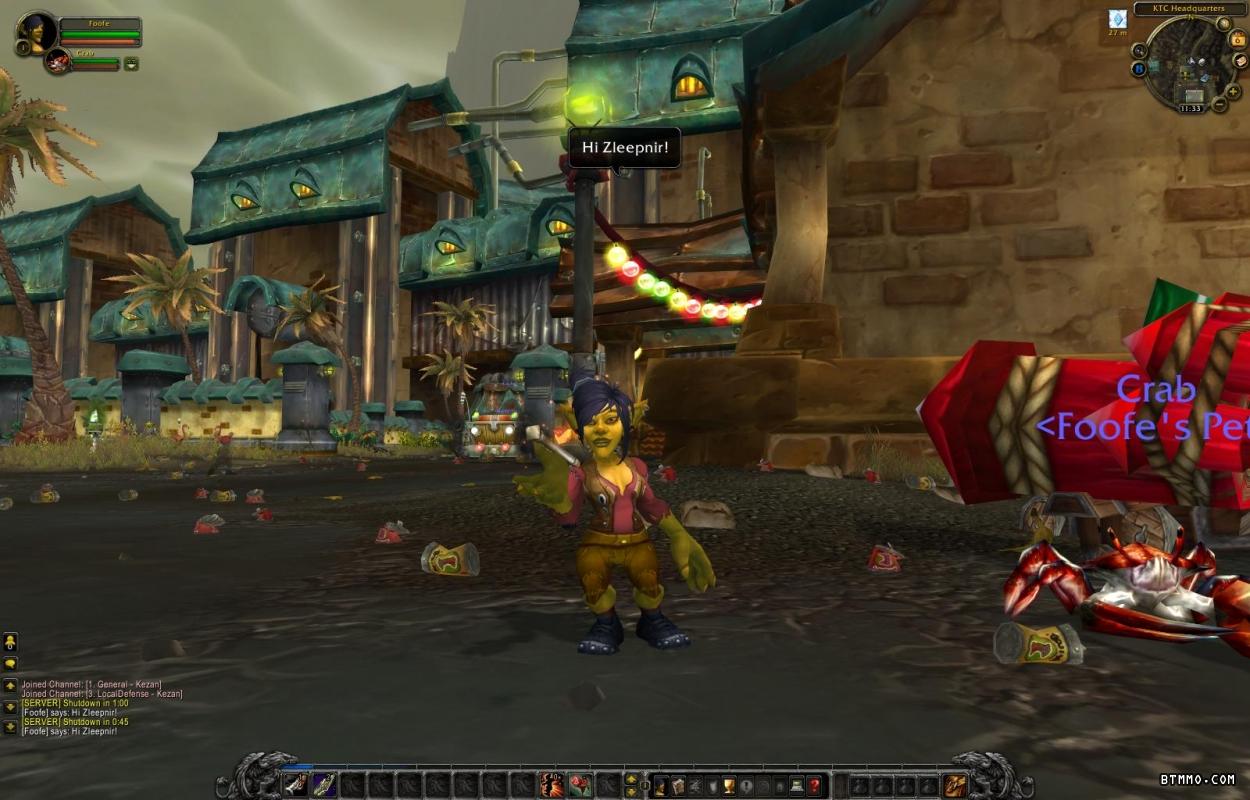This screenshot has height=800, width=1250.
Task: Open the spellbook micro button
Action: point(678,785)
